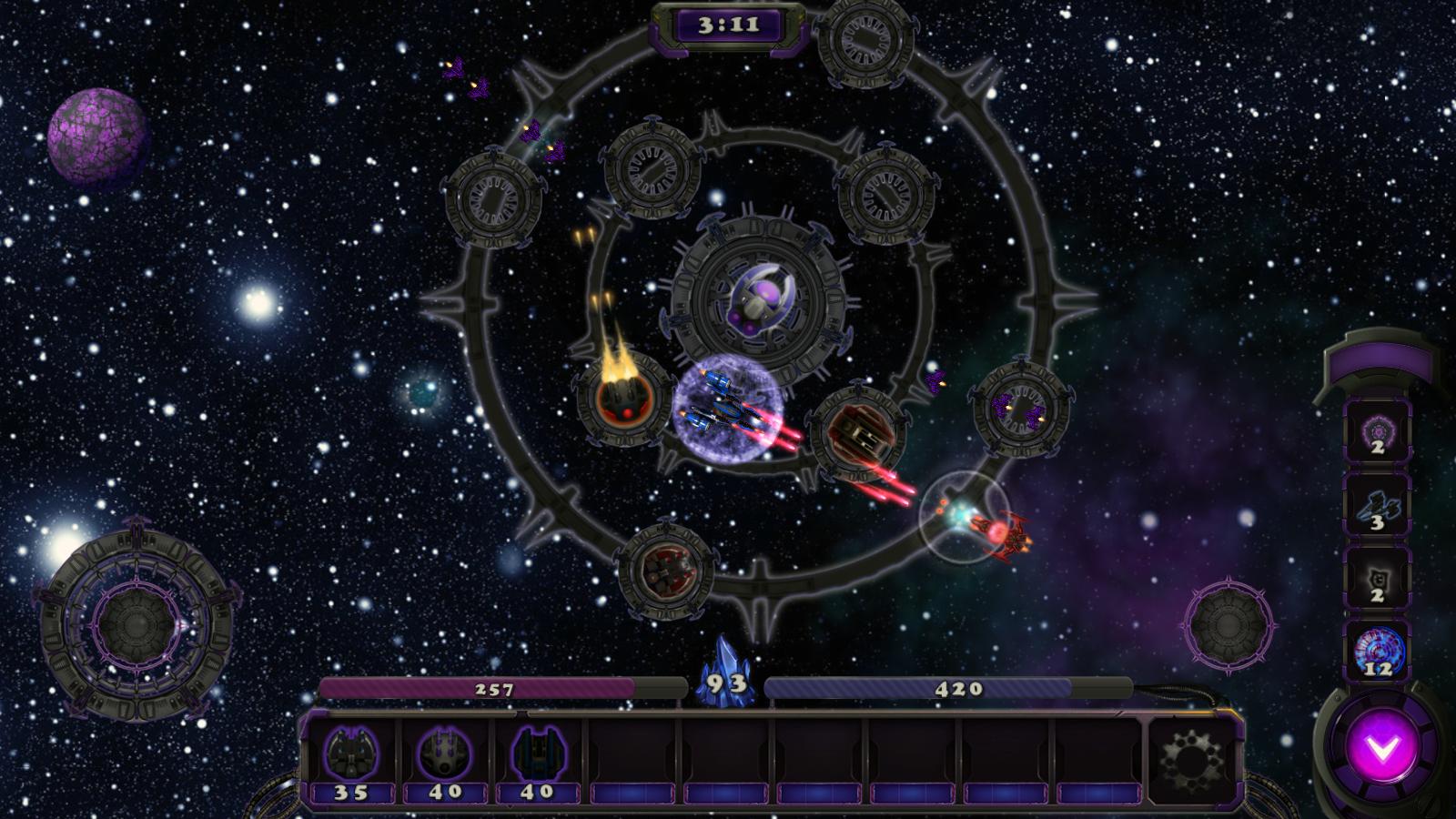
Task: Click the match timer showing 3:11
Action: (x=728, y=25)
